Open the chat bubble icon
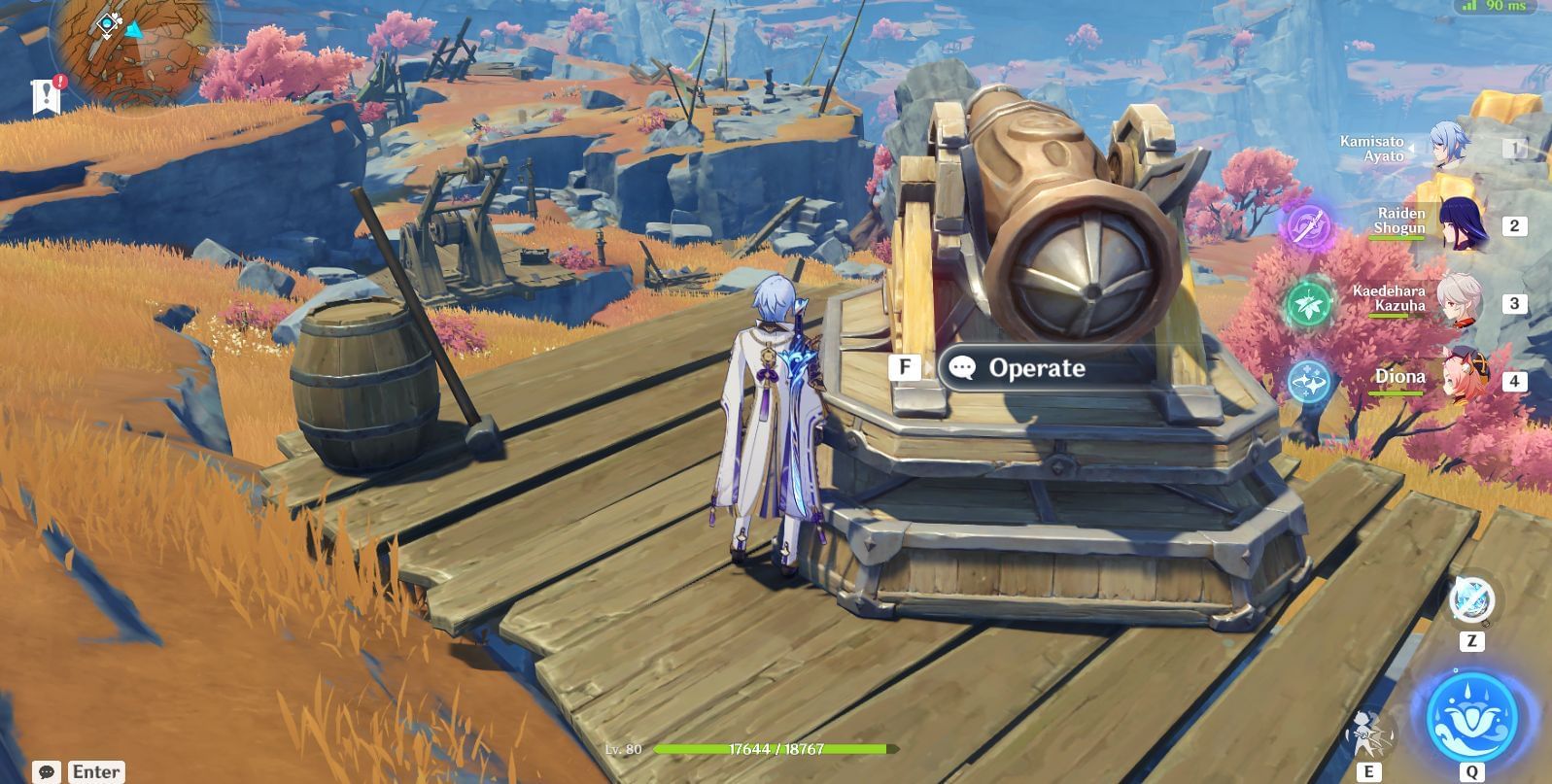The image size is (1552, 784). (46, 772)
